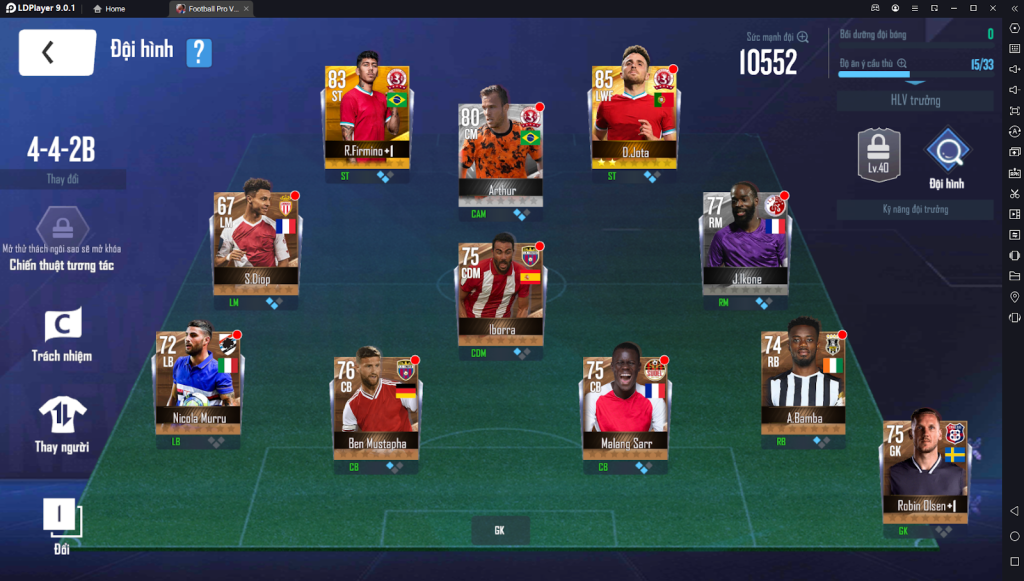
Task: Open the Đội hình coach formation icon
Action: [945, 158]
